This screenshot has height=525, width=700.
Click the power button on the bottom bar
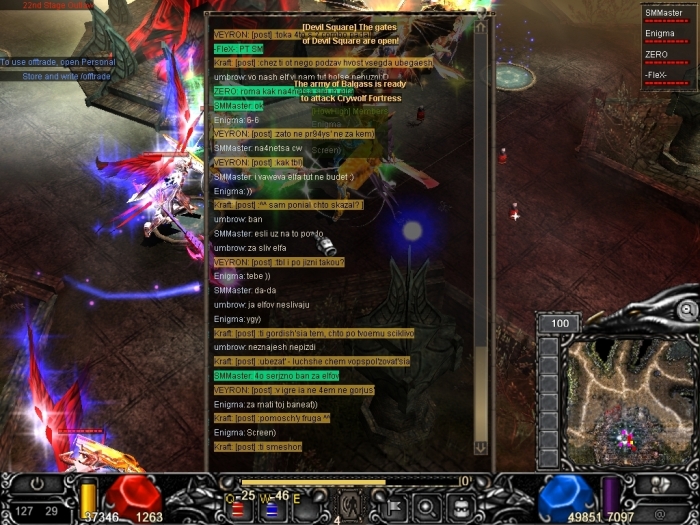click(37, 484)
